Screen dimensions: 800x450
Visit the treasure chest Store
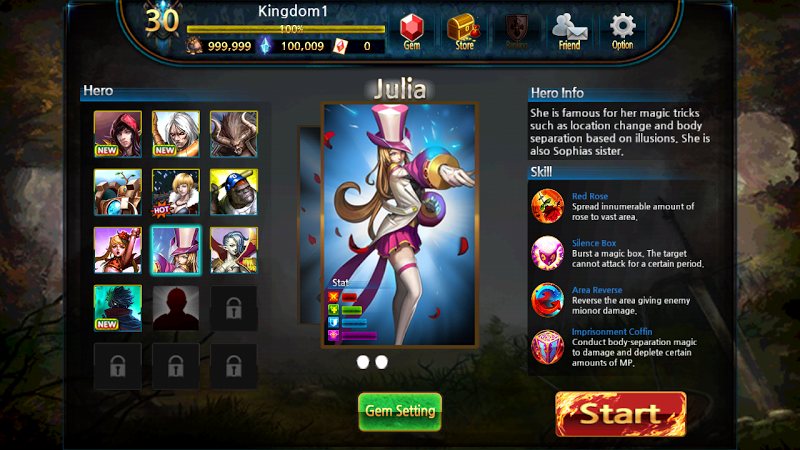coord(463,32)
